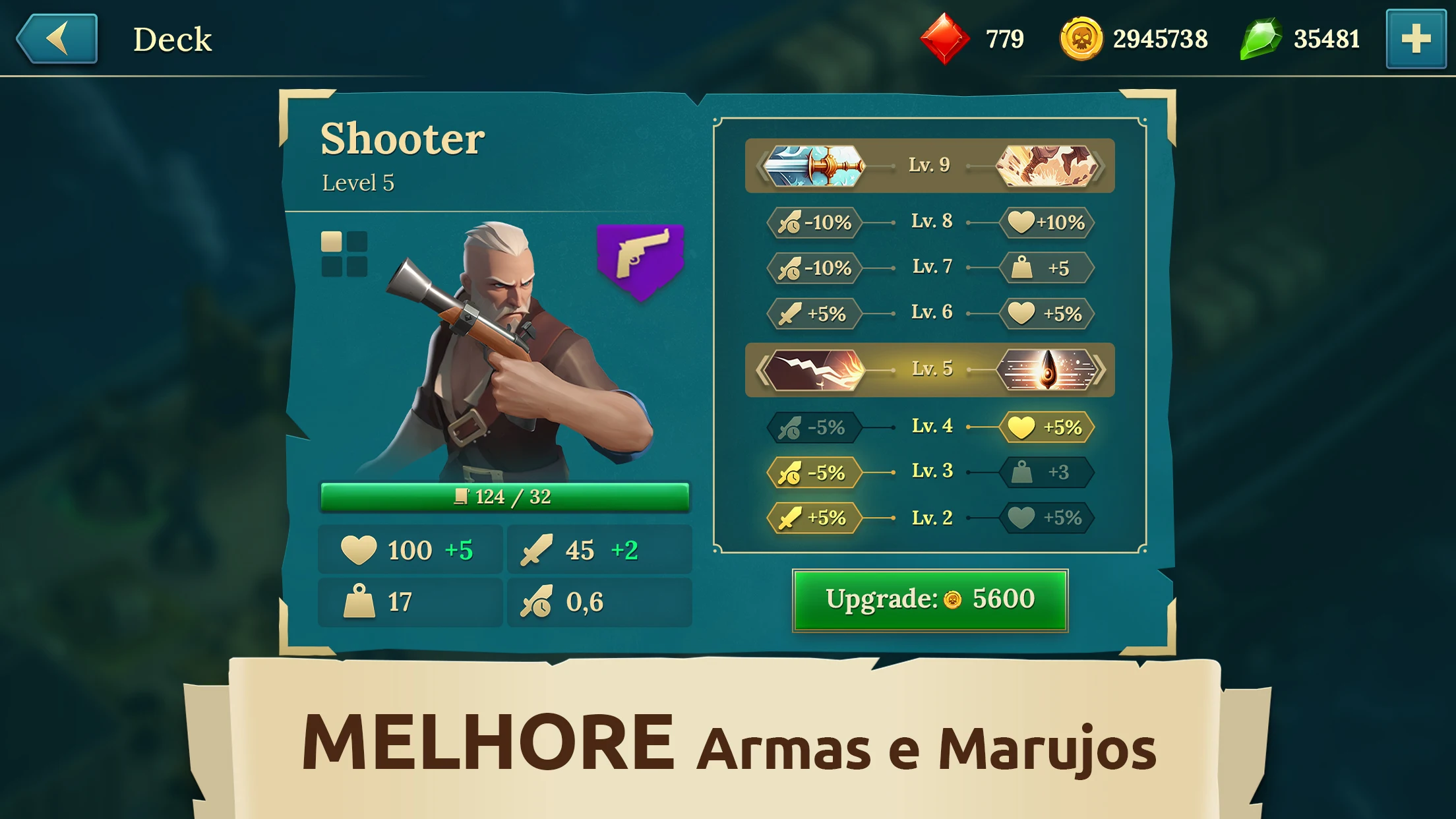Select the Lv. 4 heart +5% perk
Screen dimensions: 1456x819
click(1047, 427)
